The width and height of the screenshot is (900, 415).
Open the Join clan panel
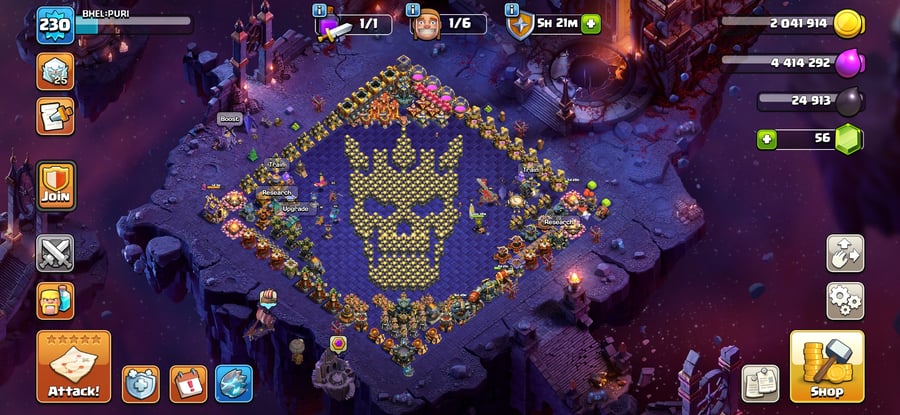55,184
